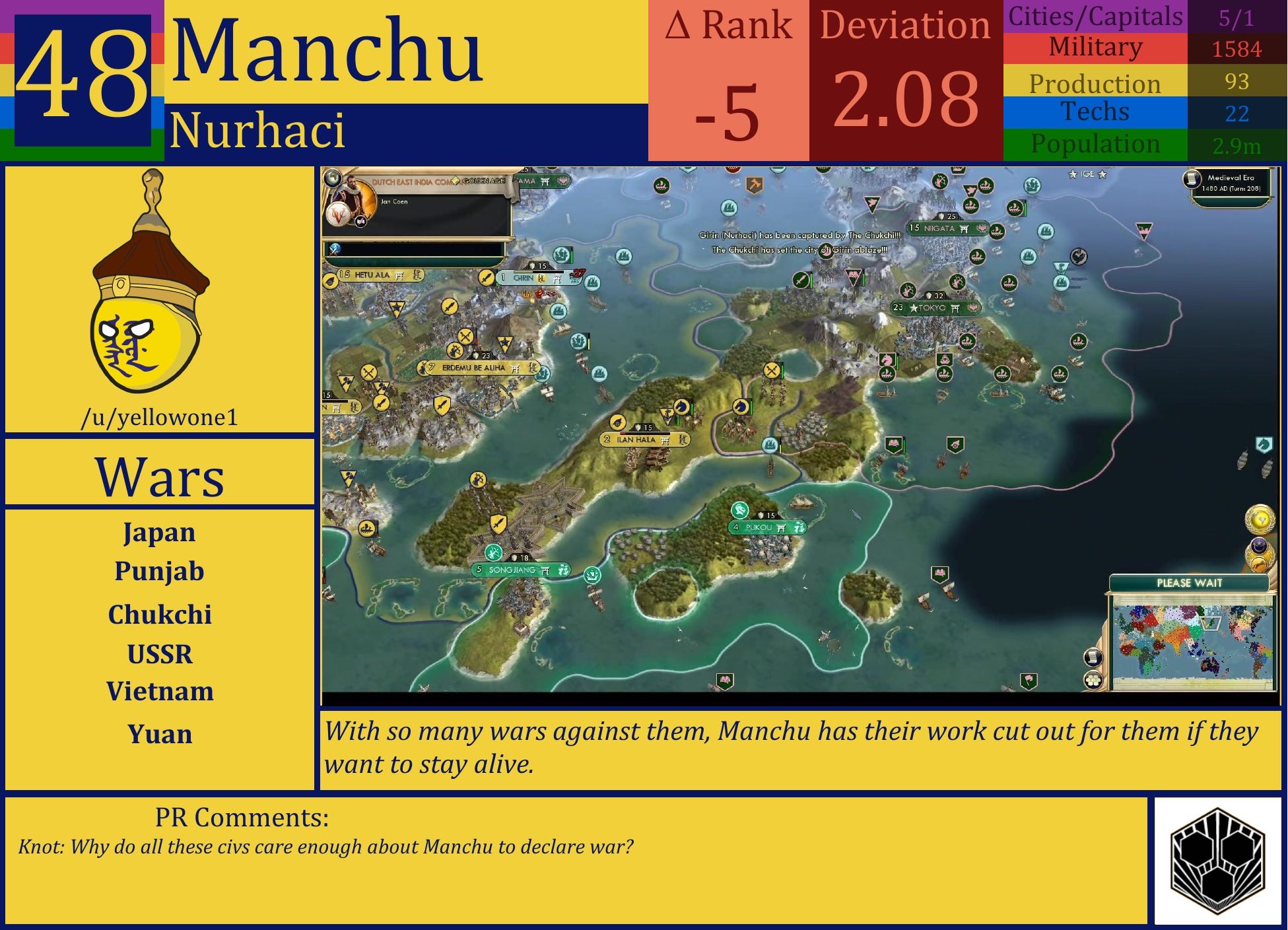
Task: Open the /u/yellowone1 Reddit profile
Action: 160,416
